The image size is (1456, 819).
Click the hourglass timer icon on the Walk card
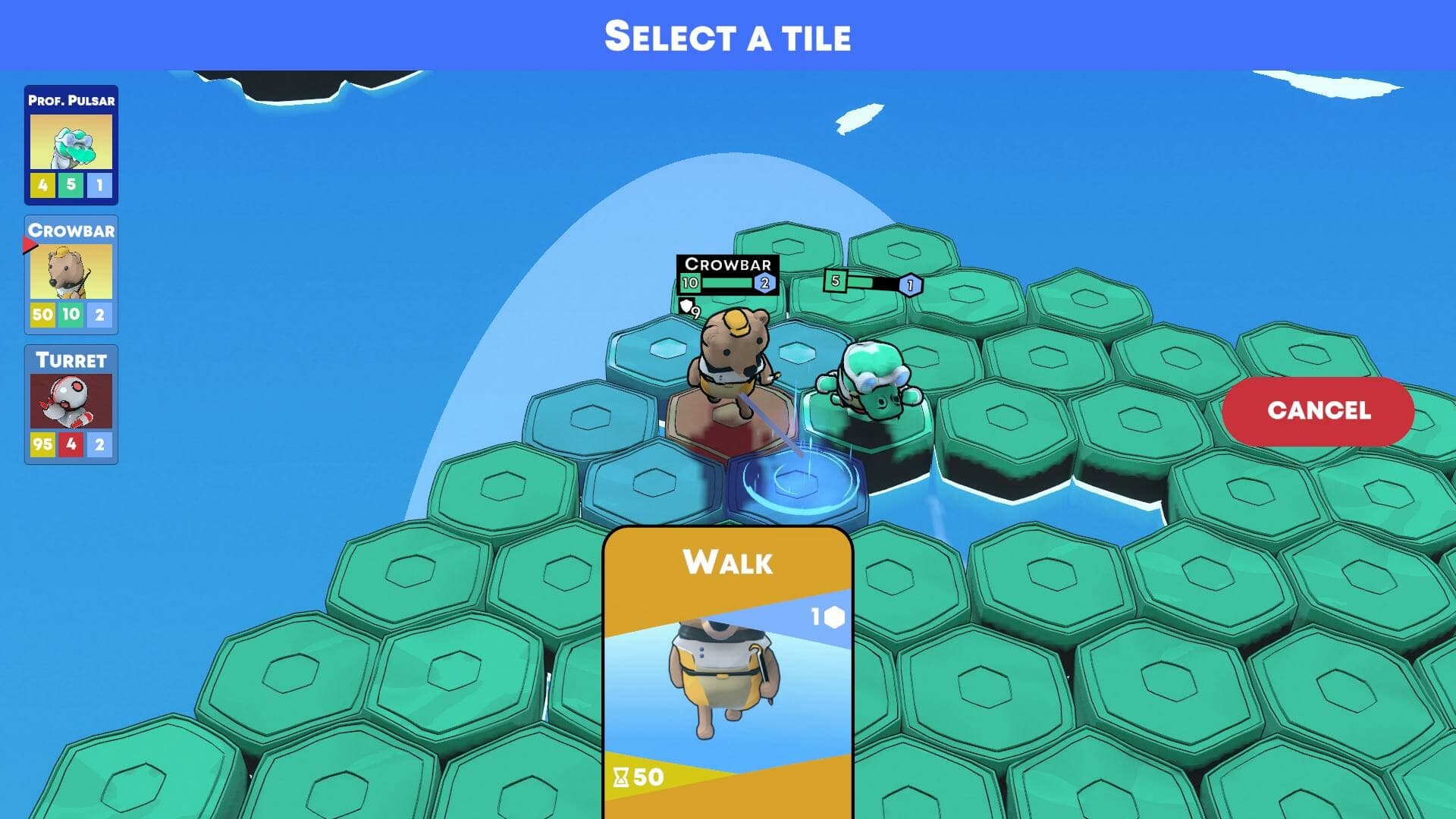[620, 775]
